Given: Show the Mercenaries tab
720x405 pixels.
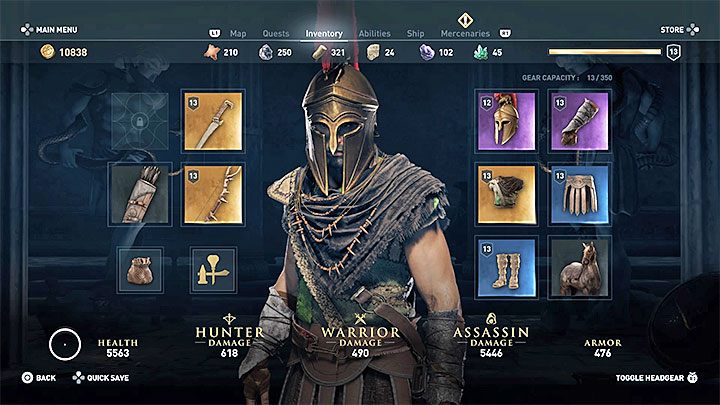Looking at the screenshot, I should [x=465, y=33].
